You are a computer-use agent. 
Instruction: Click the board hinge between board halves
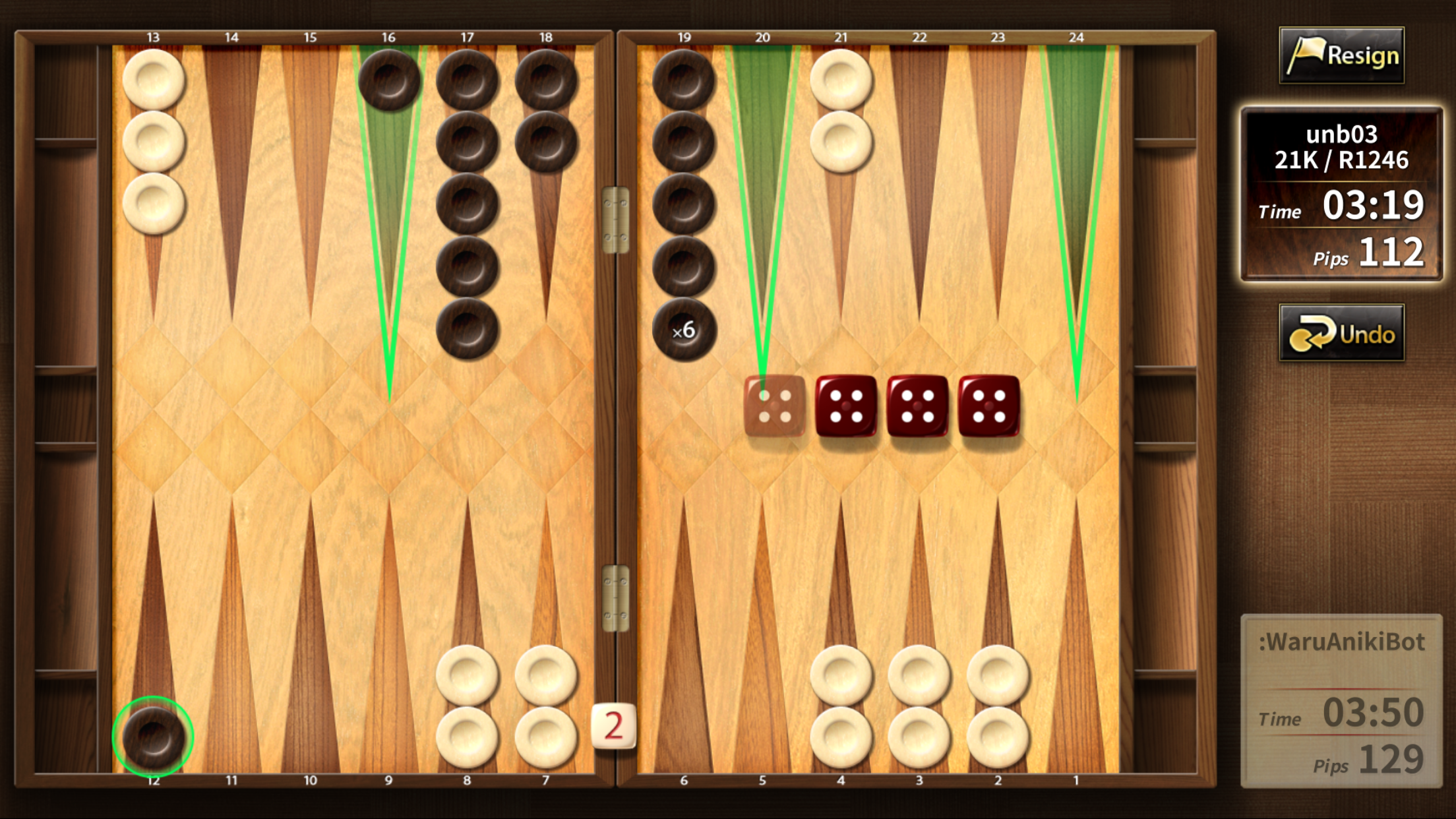click(615, 218)
